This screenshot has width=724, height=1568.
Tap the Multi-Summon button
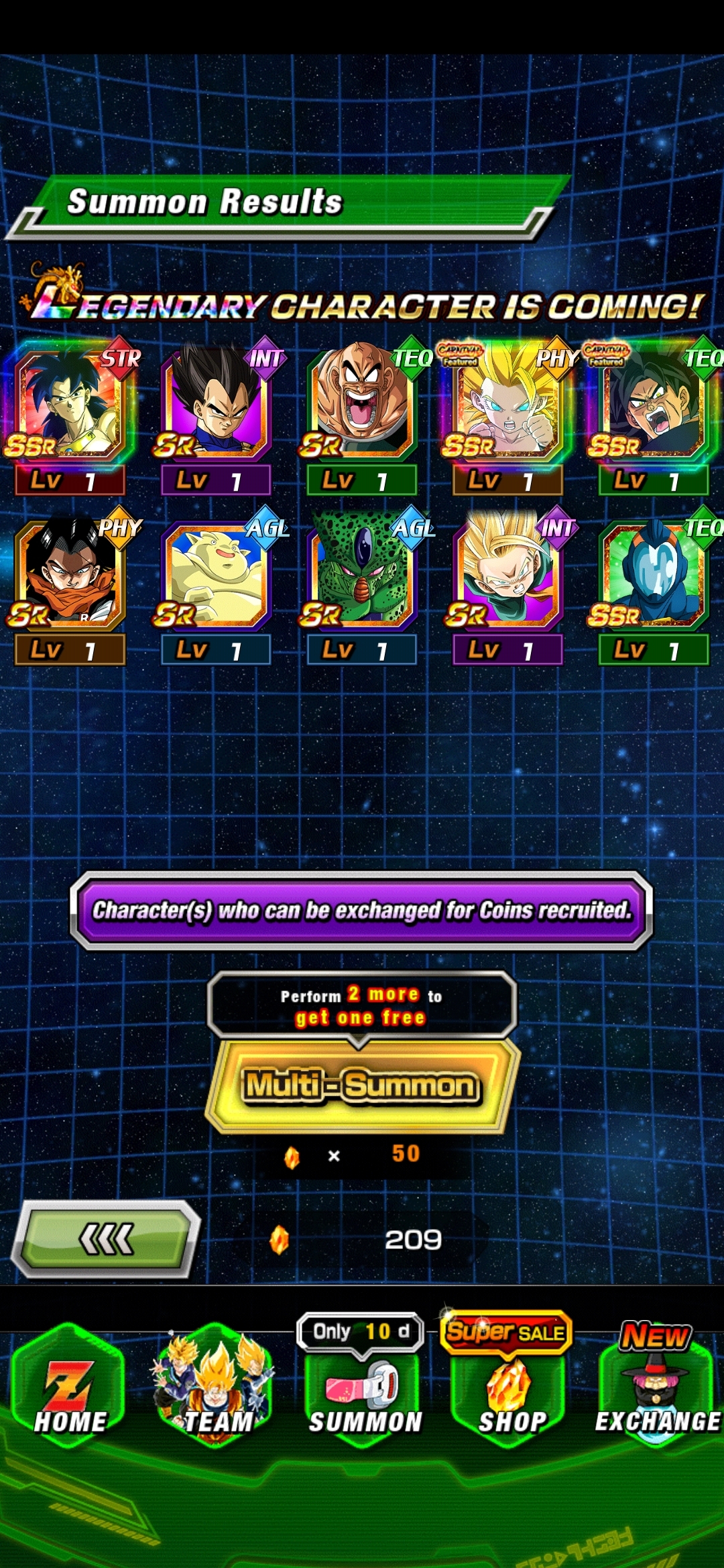point(362,1086)
